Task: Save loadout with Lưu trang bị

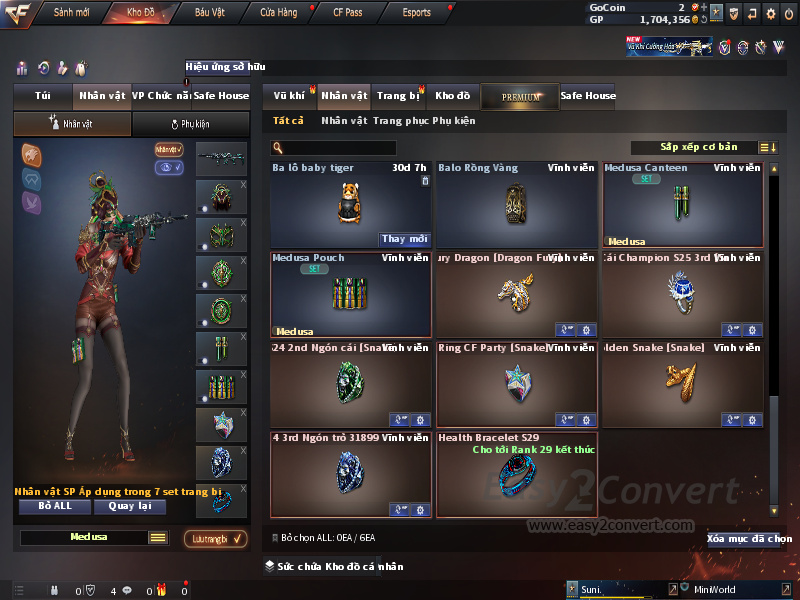Action: click(x=215, y=539)
